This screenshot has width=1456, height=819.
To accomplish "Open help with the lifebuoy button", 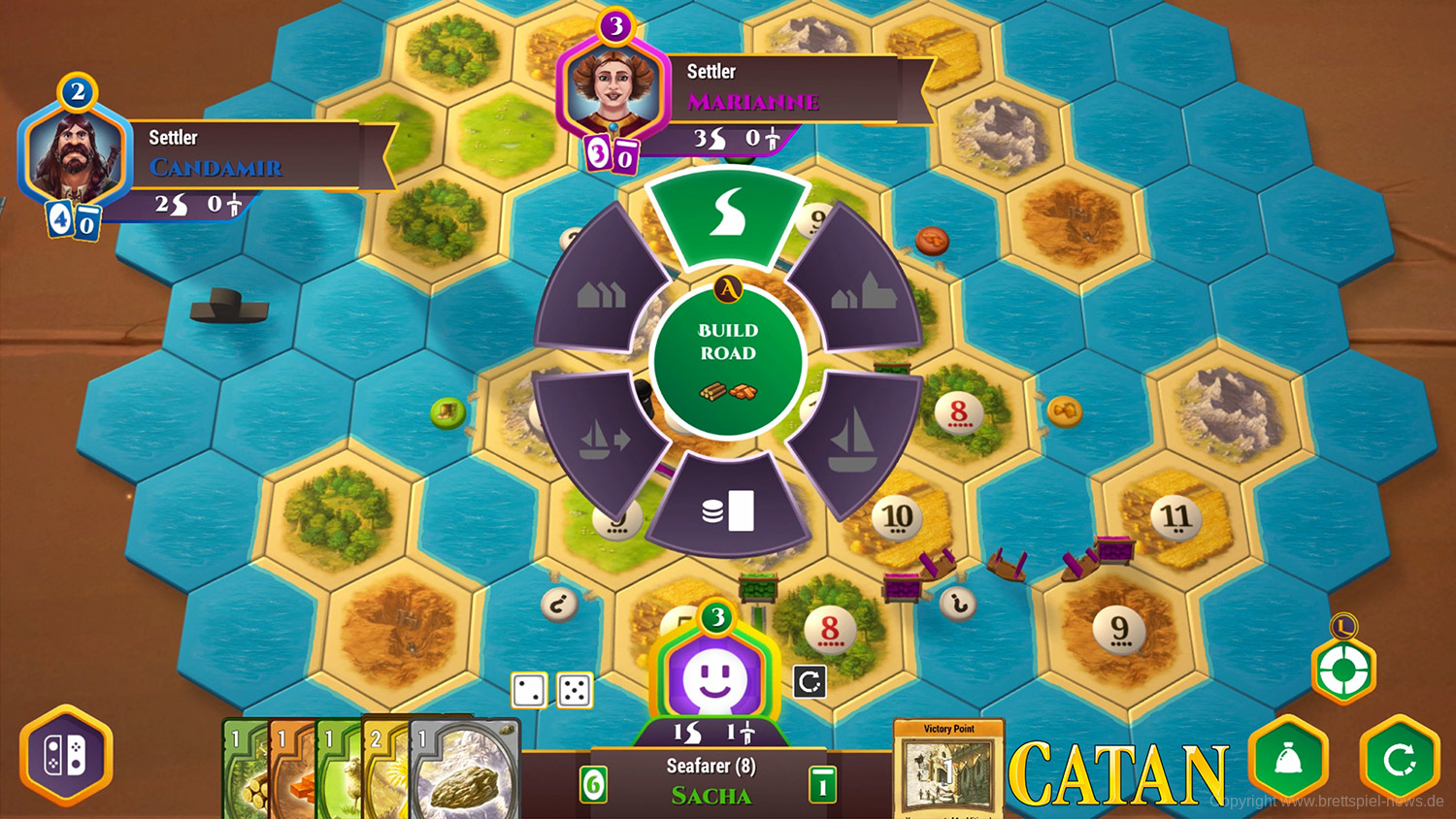I will click(x=1343, y=670).
